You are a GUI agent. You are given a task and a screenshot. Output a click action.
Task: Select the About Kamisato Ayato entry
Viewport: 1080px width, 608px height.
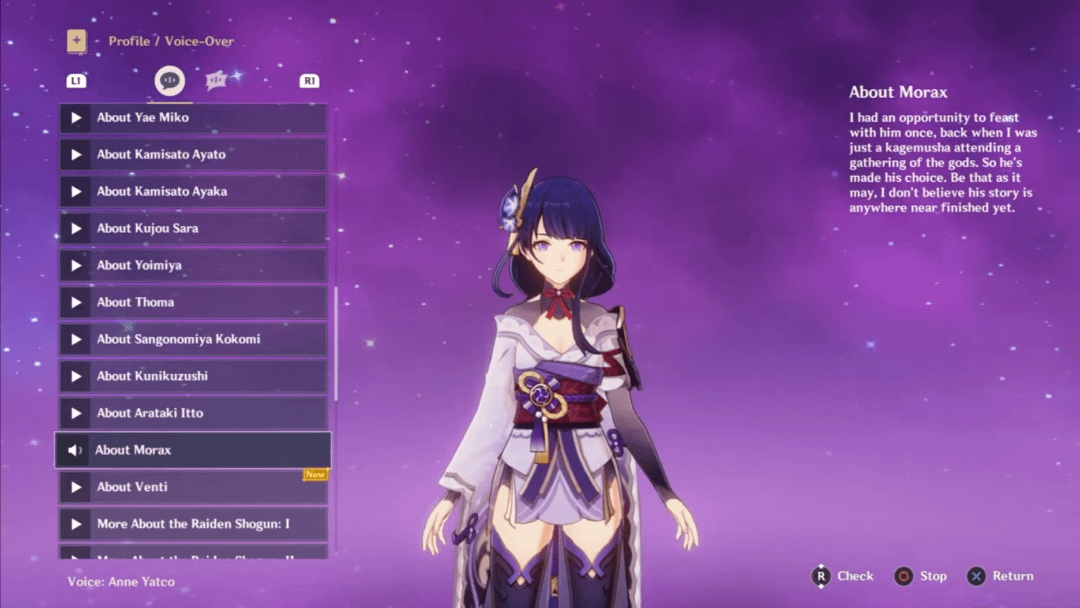click(192, 155)
